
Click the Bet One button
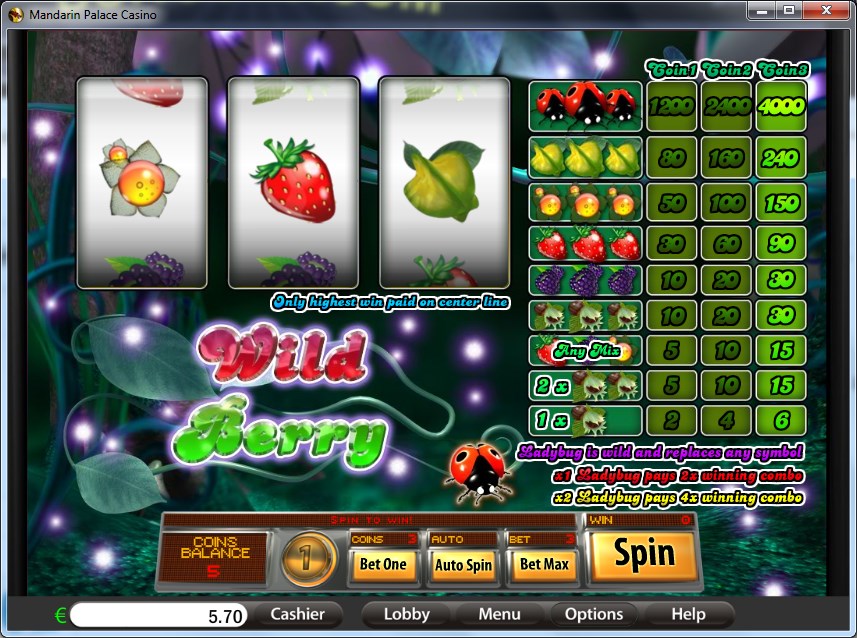382,564
